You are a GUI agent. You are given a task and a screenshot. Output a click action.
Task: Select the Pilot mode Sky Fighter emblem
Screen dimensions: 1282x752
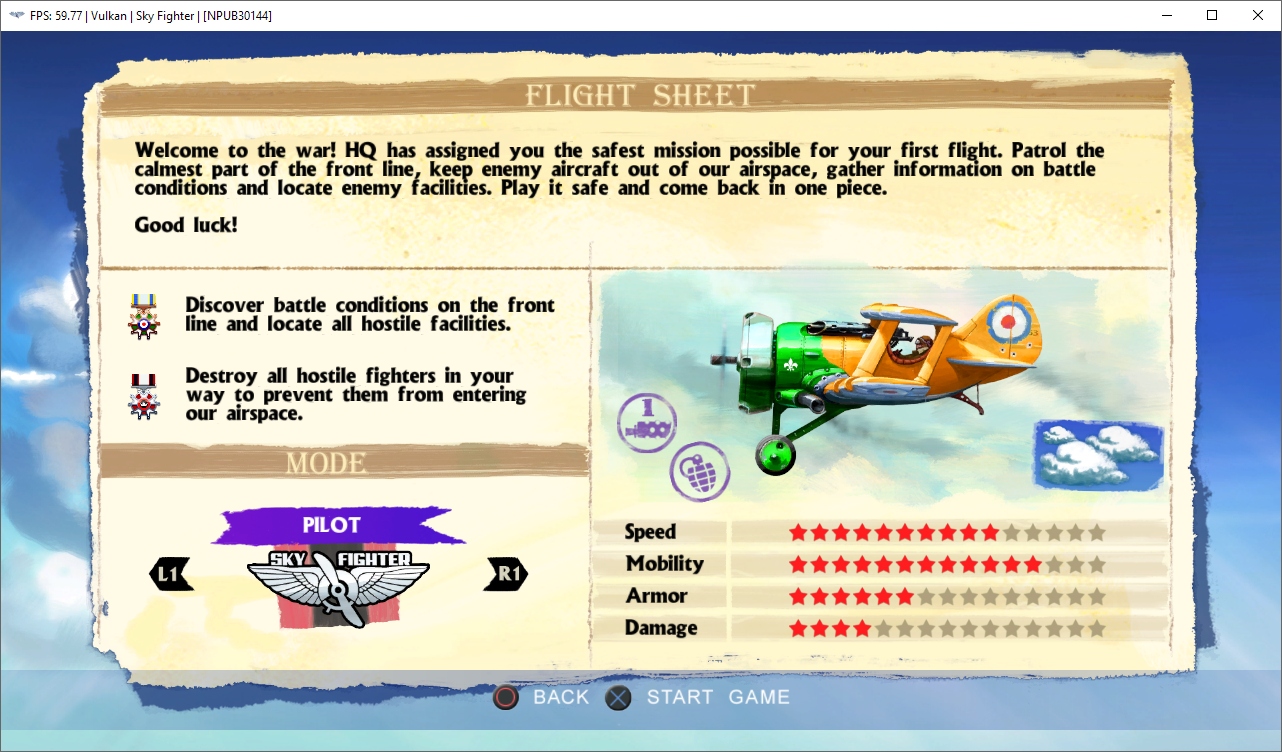[338, 587]
